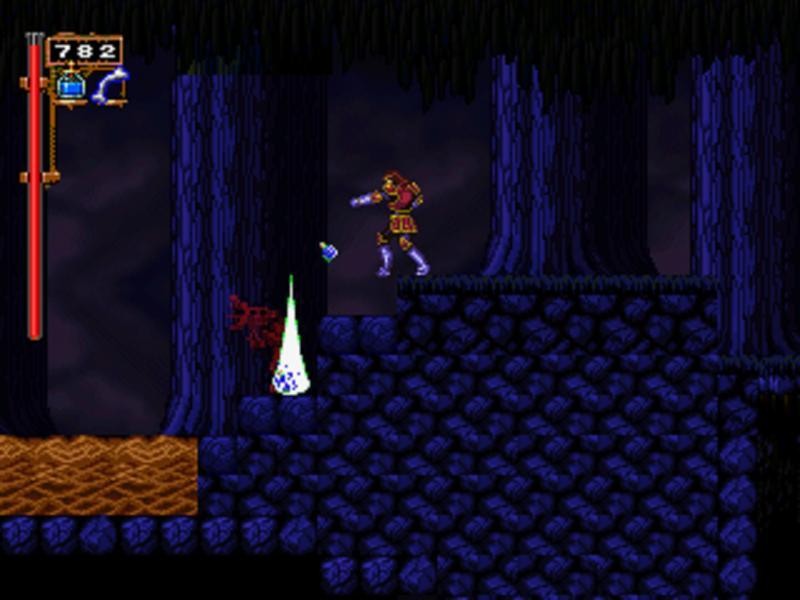Select the holy water sub-weapon icon
Viewport: 800px width, 600px height.
[x=70, y=86]
